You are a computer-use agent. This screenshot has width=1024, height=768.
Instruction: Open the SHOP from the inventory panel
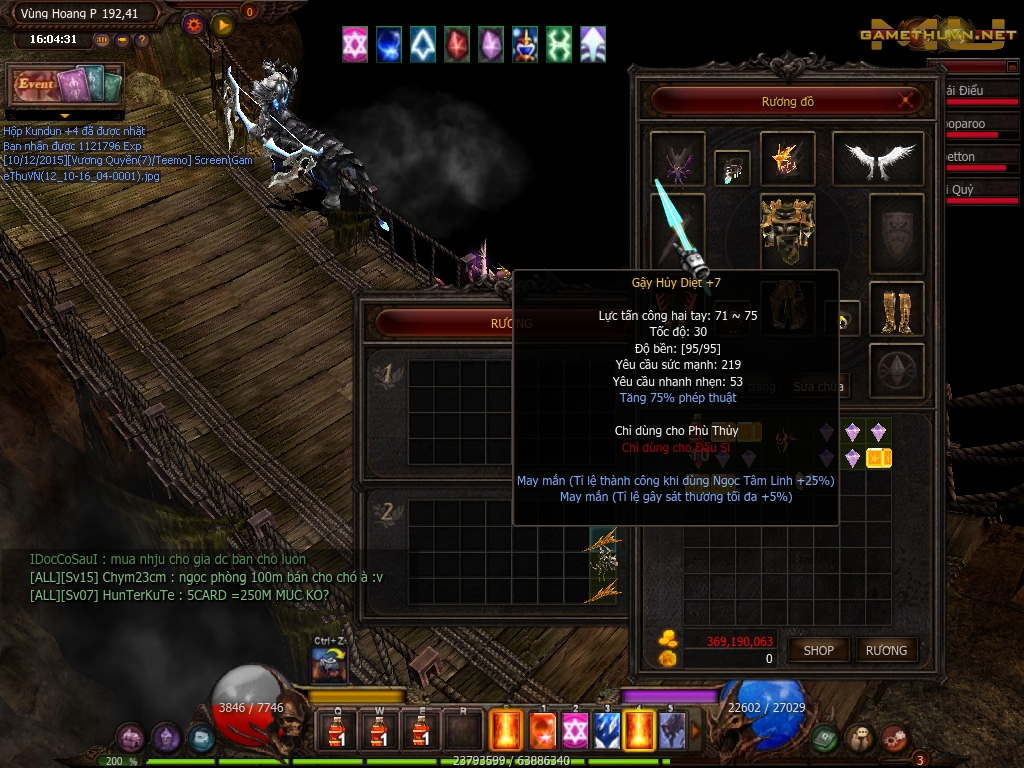tap(818, 650)
